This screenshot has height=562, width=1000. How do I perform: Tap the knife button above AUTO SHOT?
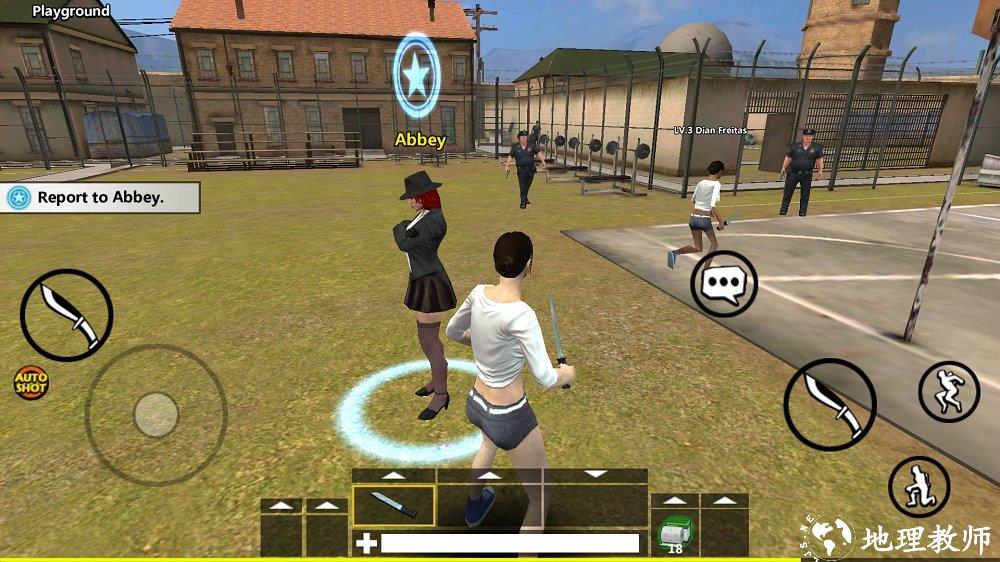[x=66, y=314]
